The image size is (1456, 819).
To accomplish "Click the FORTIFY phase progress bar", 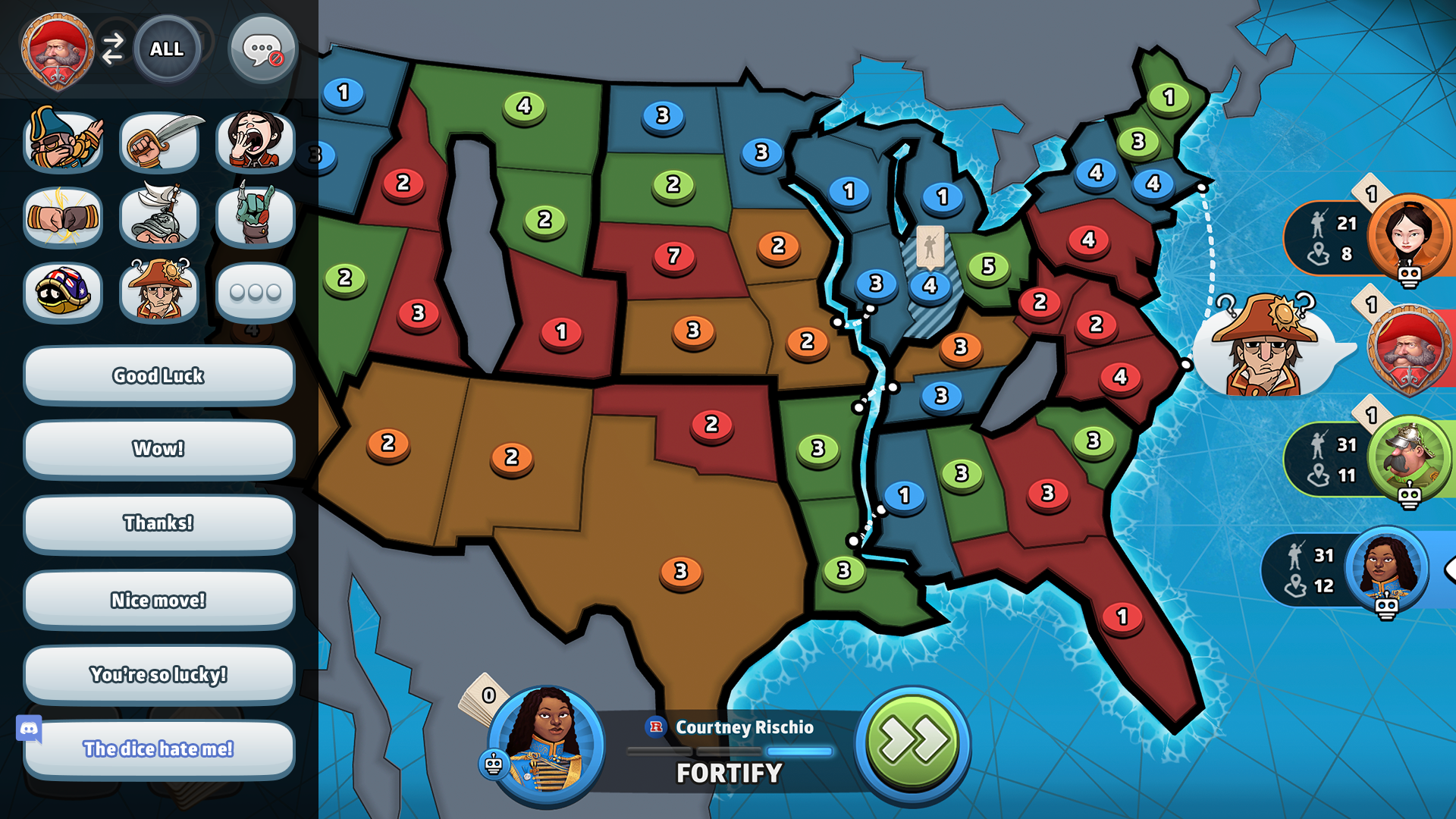I will 730,751.
